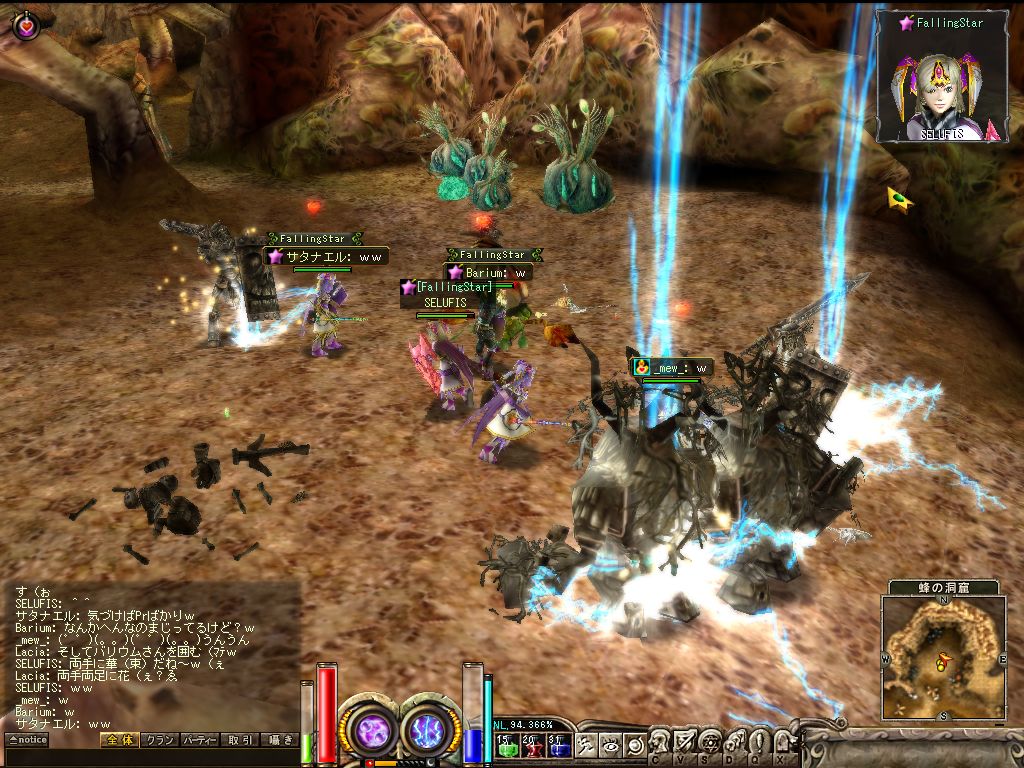The height and width of the screenshot is (768, 1024).
Task: Click the heart medal icon in the corner
Action: [x=26, y=24]
